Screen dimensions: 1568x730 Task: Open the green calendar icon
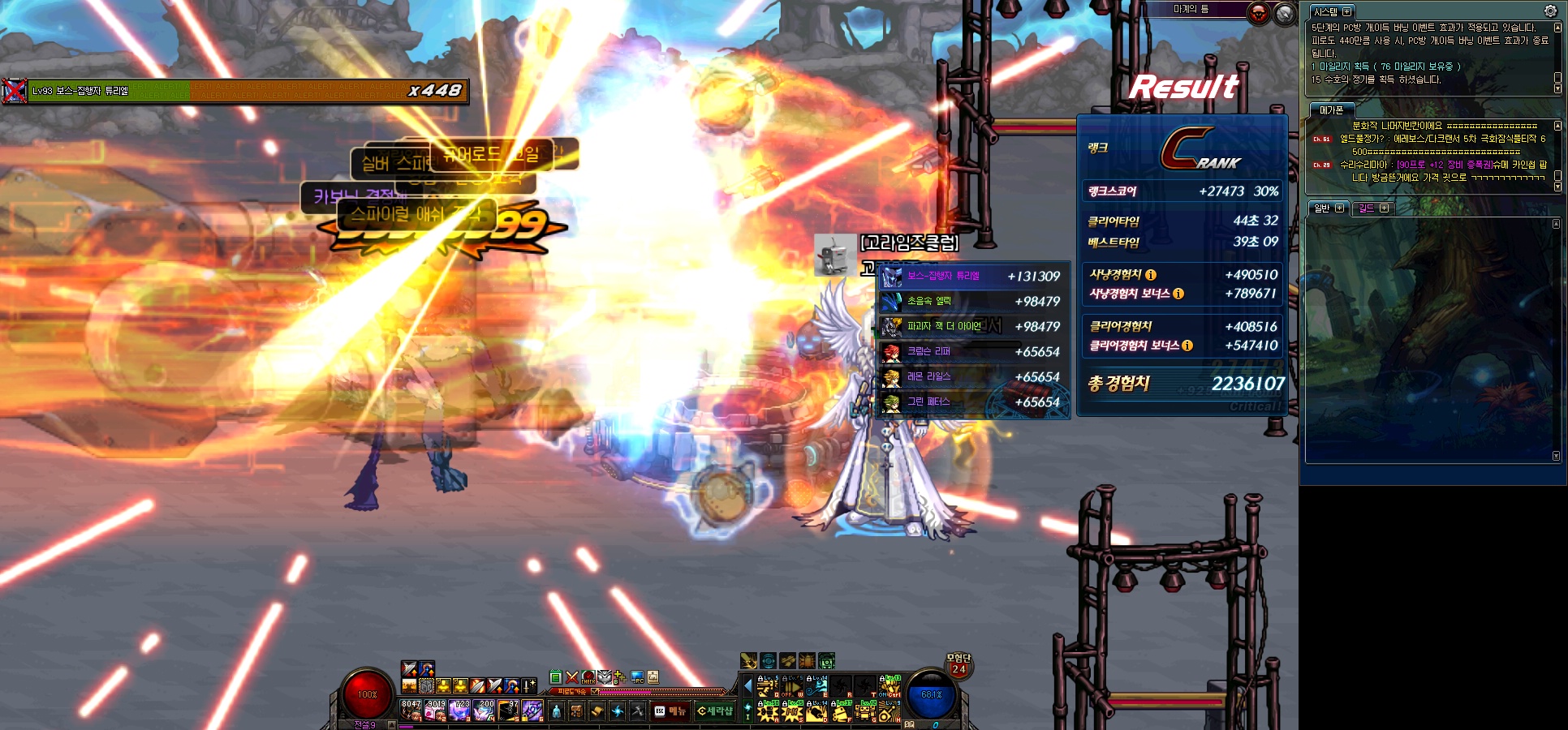(x=556, y=677)
